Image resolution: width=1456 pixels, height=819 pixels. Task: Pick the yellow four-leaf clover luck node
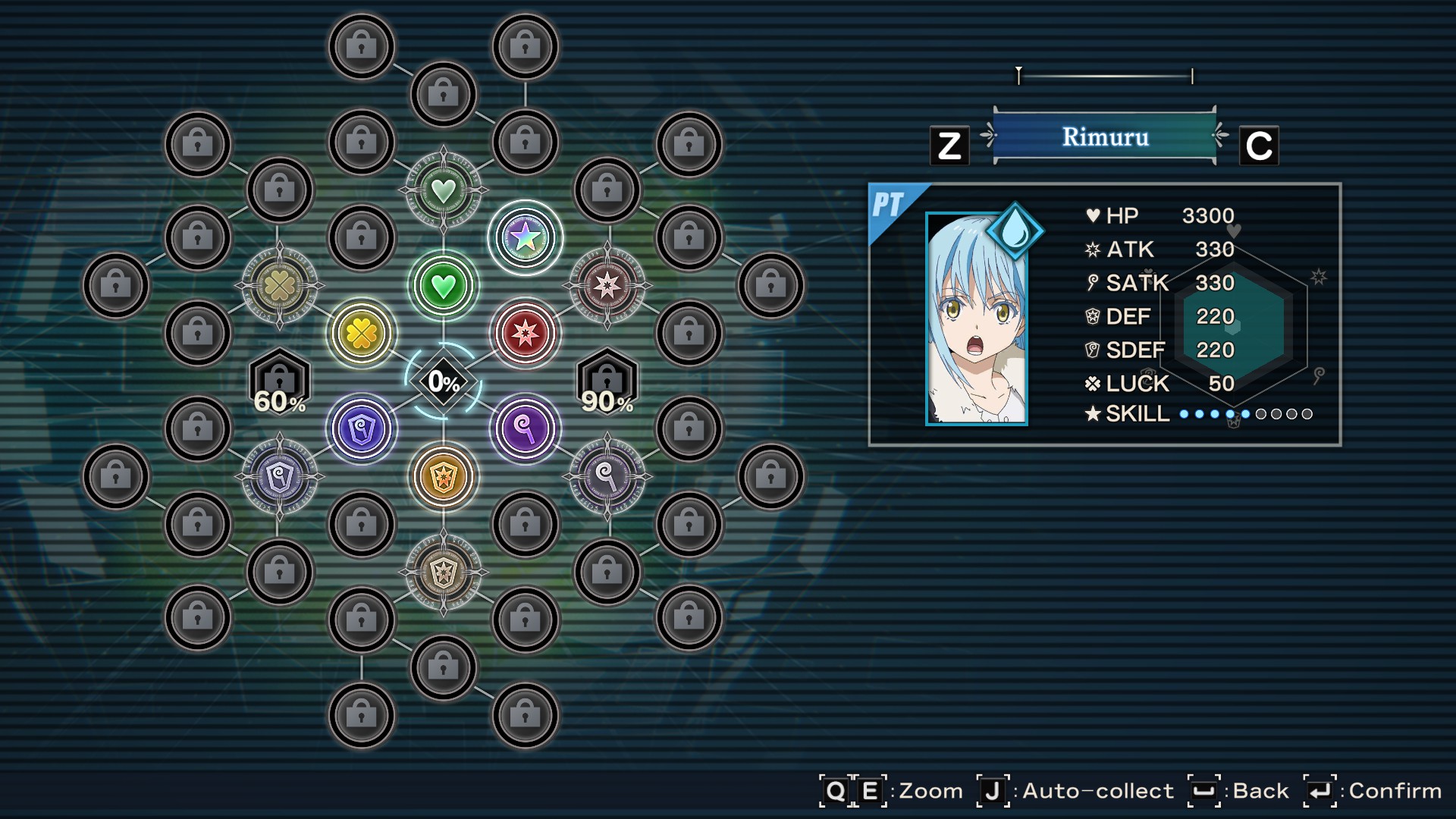coord(362,333)
